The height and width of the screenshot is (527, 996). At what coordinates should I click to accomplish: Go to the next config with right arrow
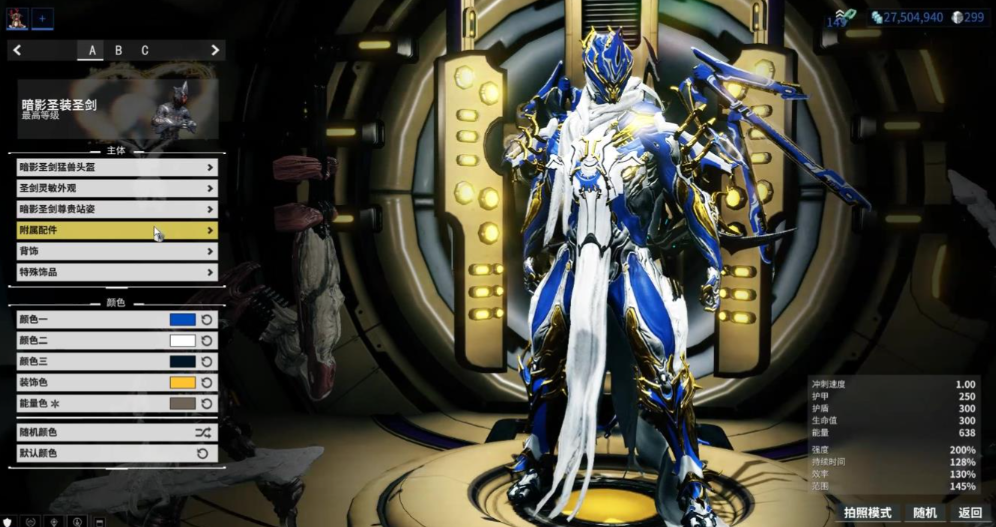(x=214, y=50)
